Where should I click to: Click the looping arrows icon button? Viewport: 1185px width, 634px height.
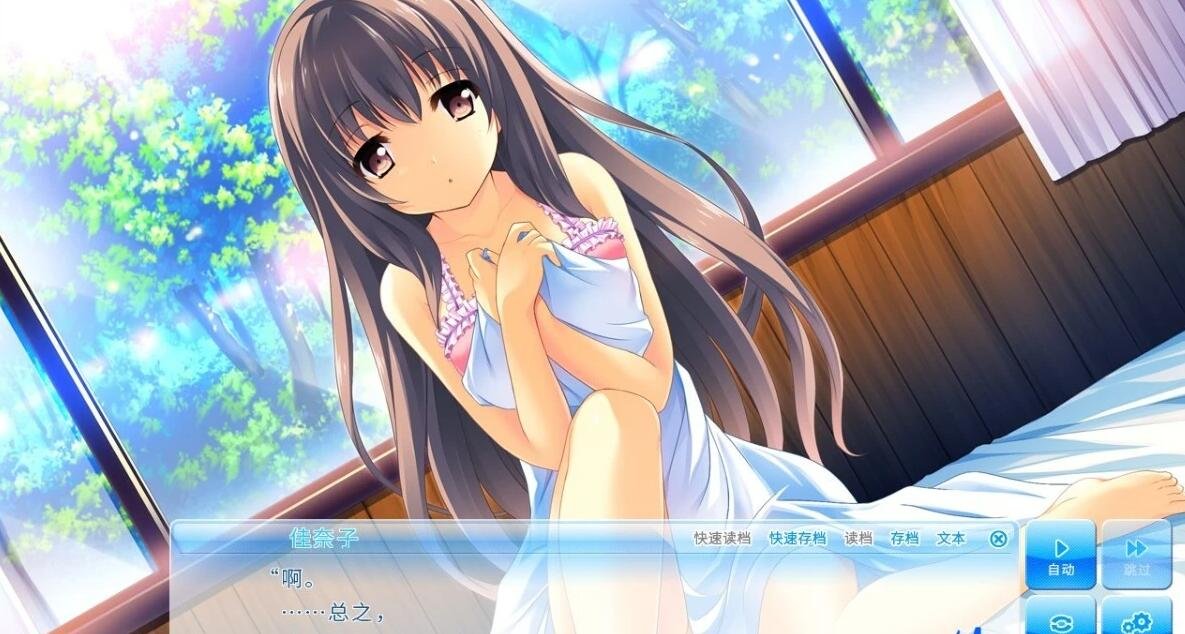(1060, 620)
